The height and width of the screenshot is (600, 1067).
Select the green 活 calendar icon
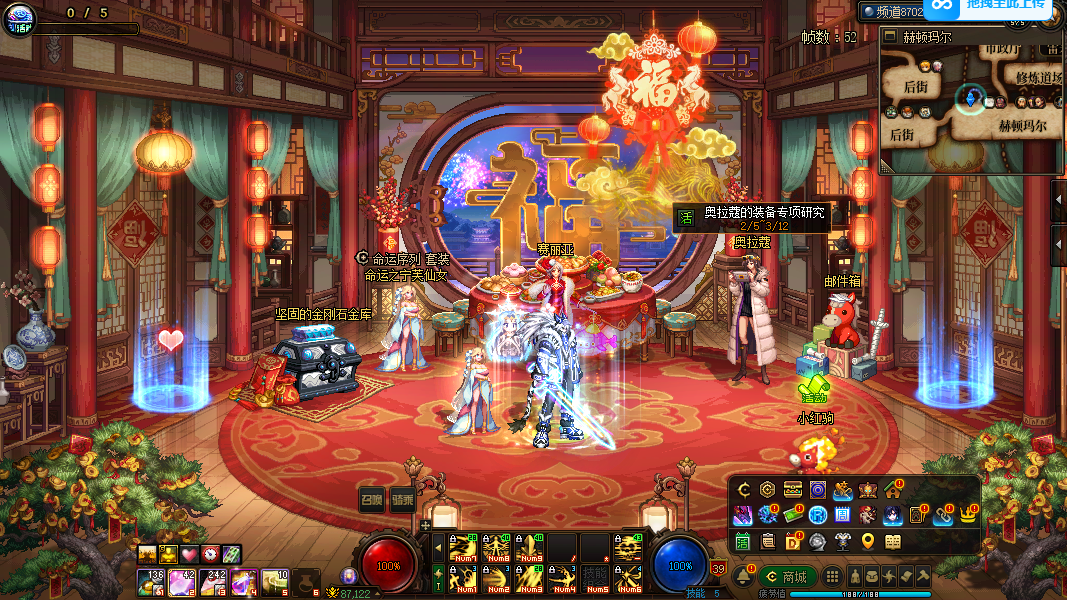743,541
